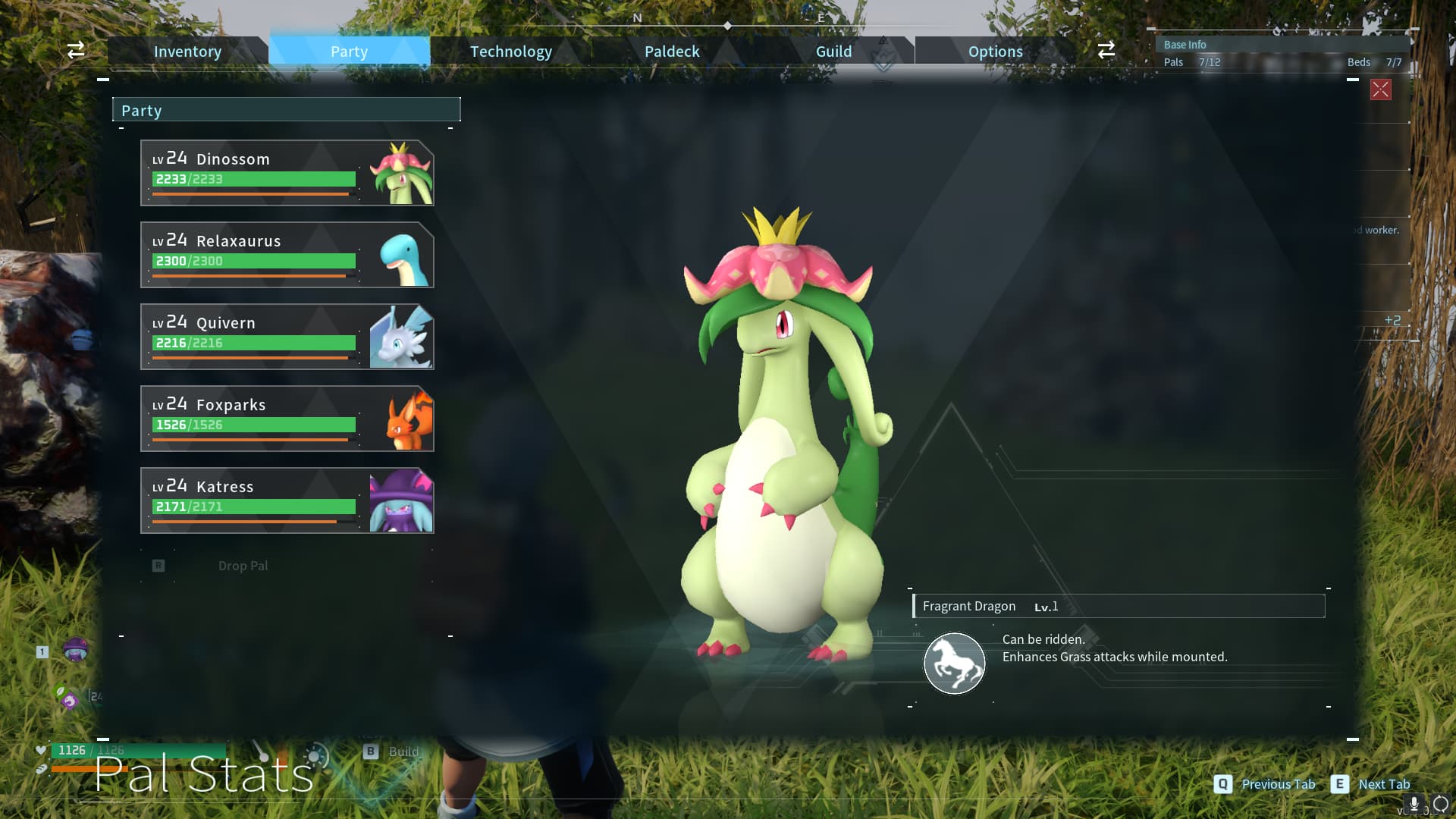Switch to the Party tab
The width and height of the screenshot is (1456, 819).
tap(349, 52)
